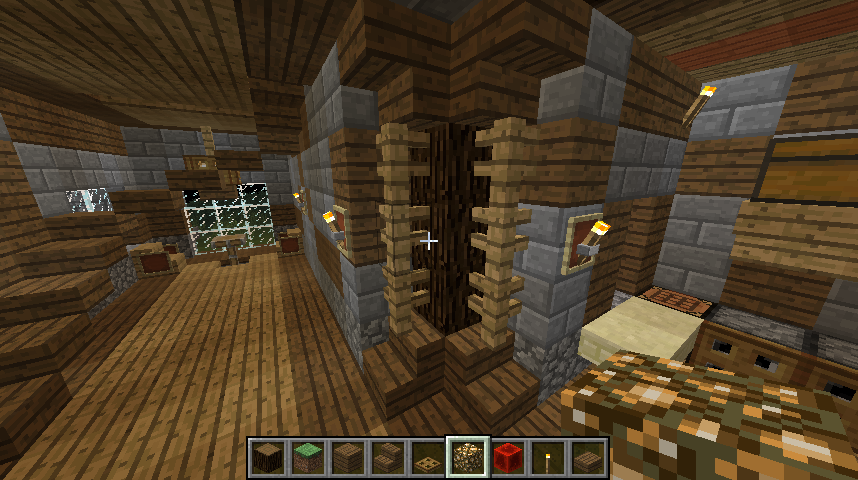Select the grass block hotbar slot
The height and width of the screenshot is (480, 858).
pyautogui.click(x=307, y=458)
